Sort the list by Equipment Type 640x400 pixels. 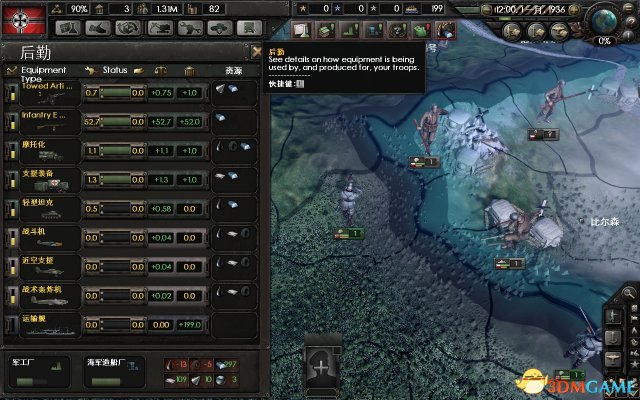(43, 71)
